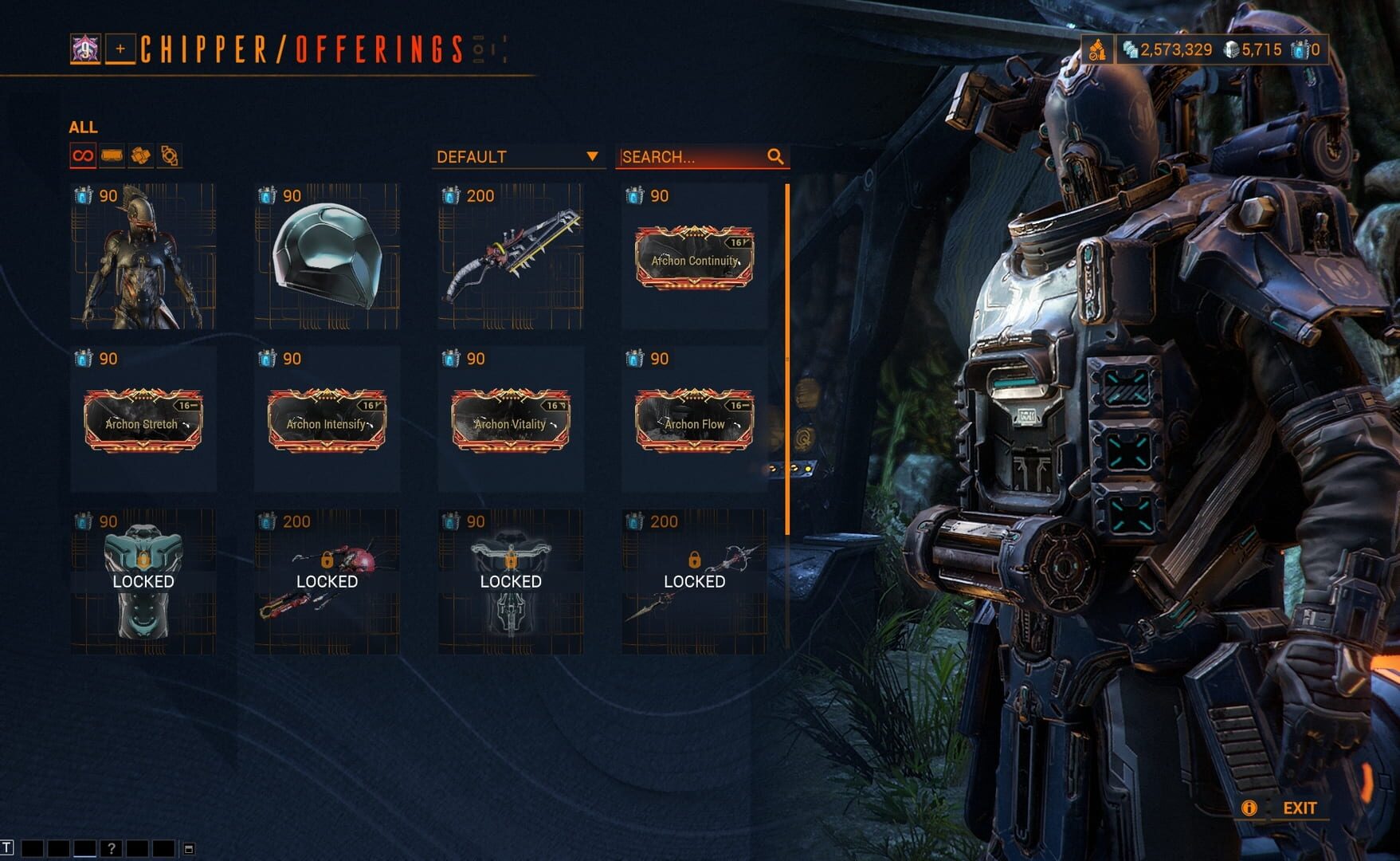The image size is (1400, 861).
Task: Select the infinity 'show all' filter icon
Action: [82, 156]
